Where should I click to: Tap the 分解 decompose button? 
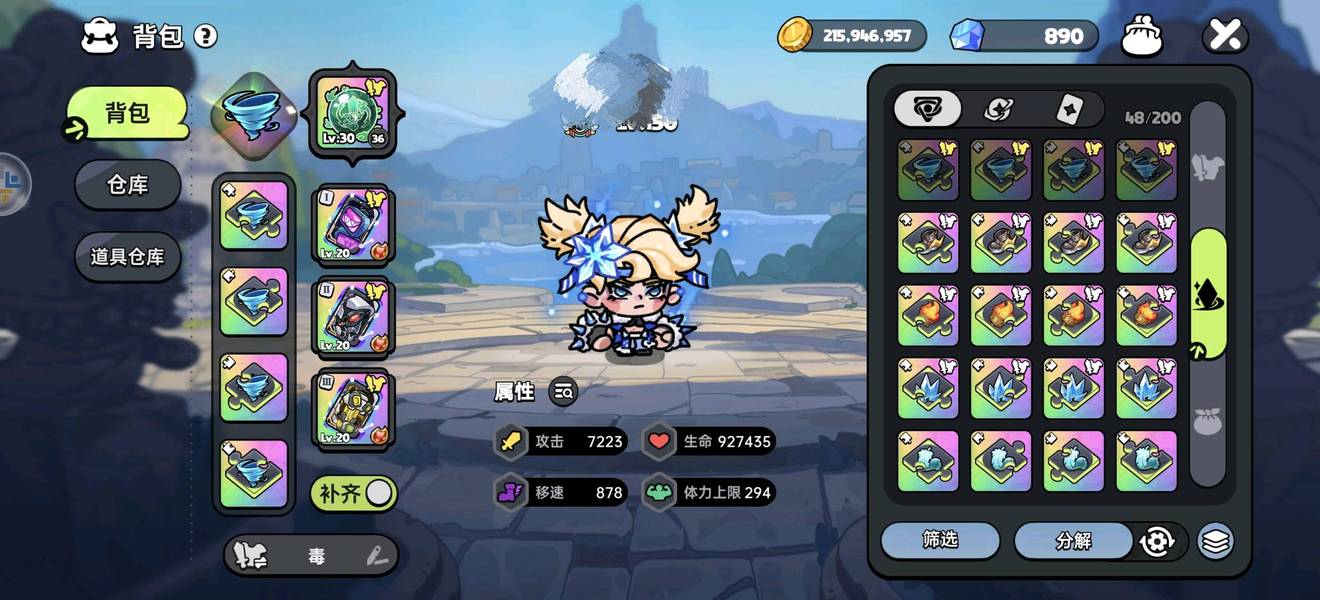(1073, 541)
